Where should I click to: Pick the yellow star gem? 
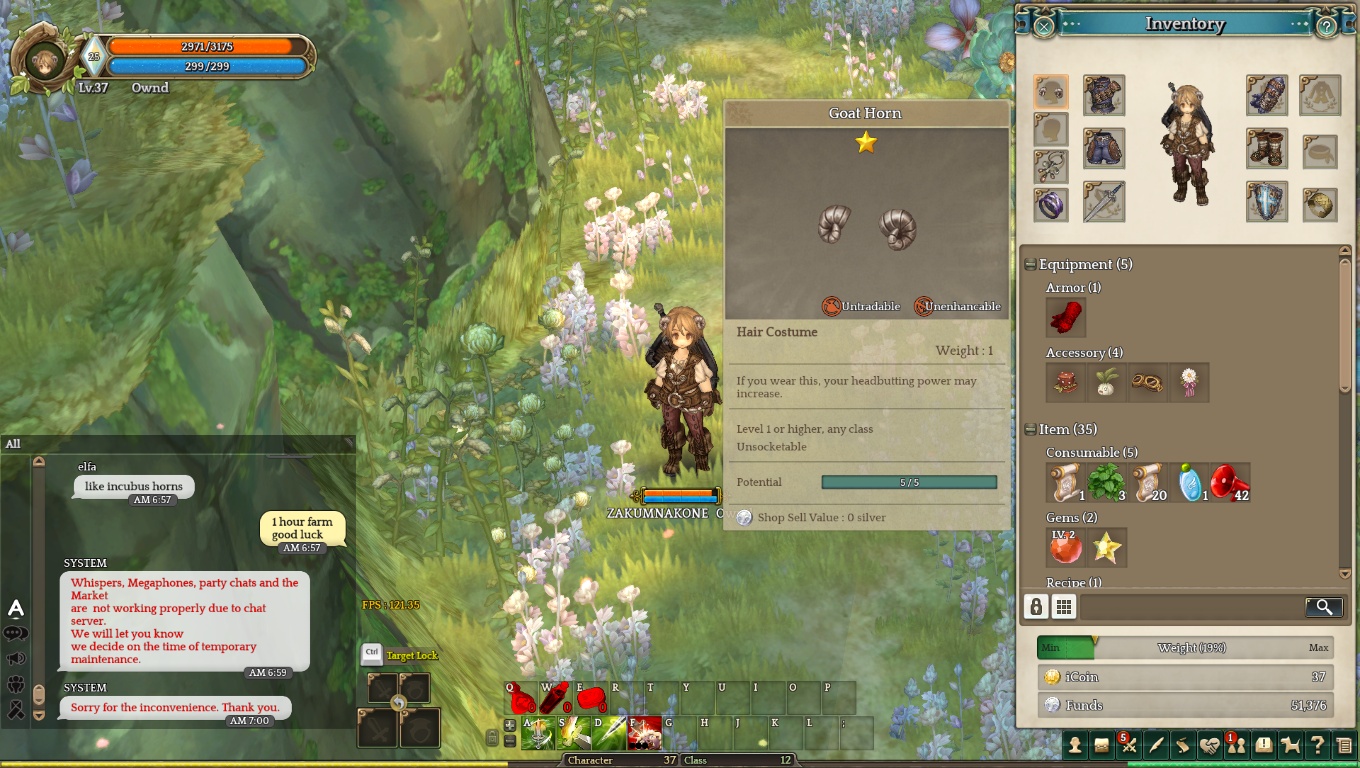[x=1107, y=547]
